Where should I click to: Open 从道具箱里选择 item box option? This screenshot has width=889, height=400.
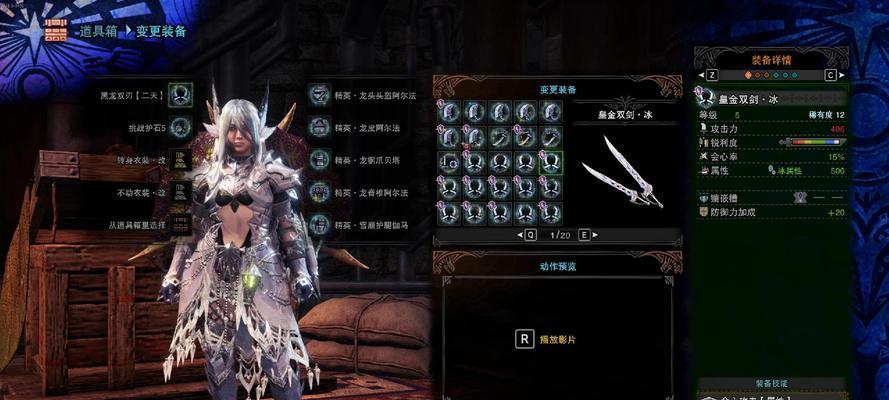pyautogui.click(x=180, y=223)
